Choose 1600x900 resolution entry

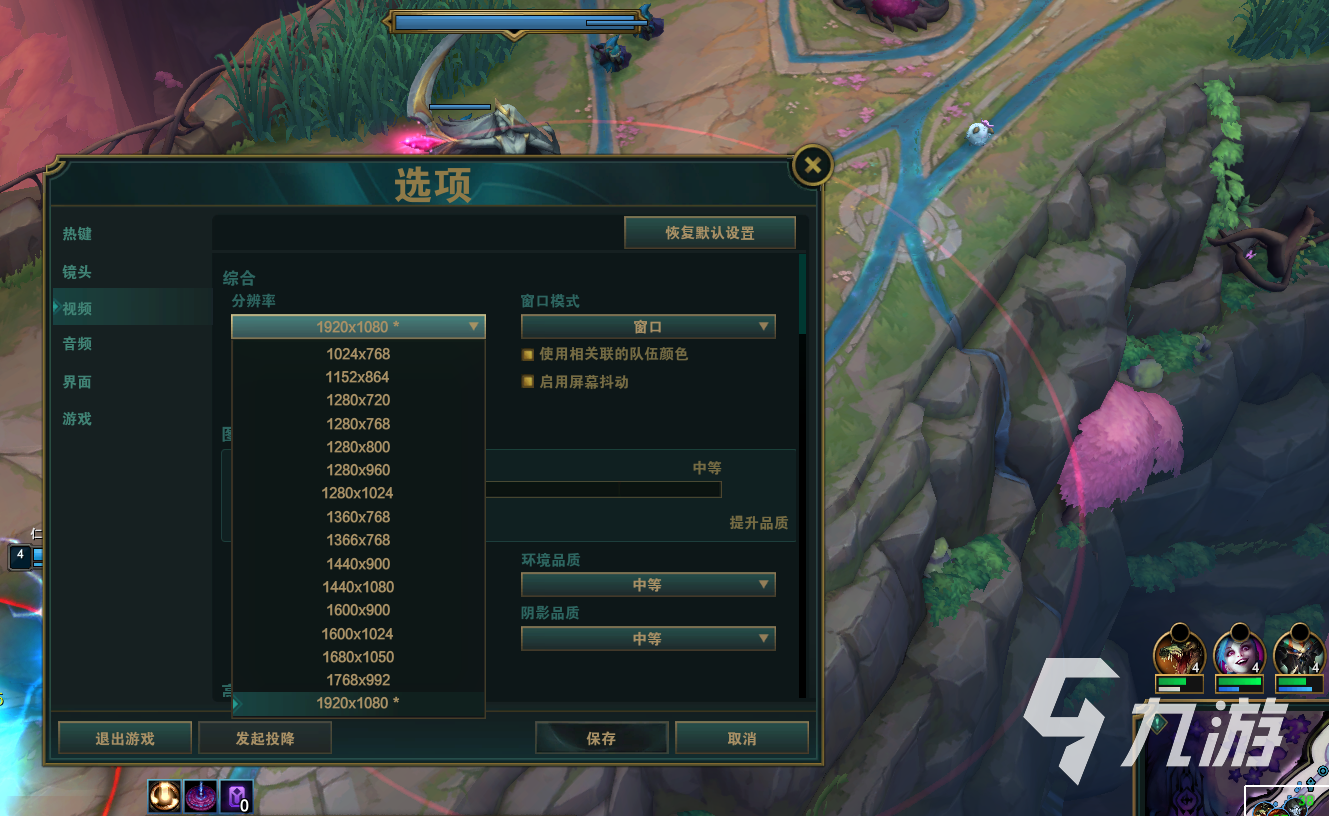tap(358, 610)
